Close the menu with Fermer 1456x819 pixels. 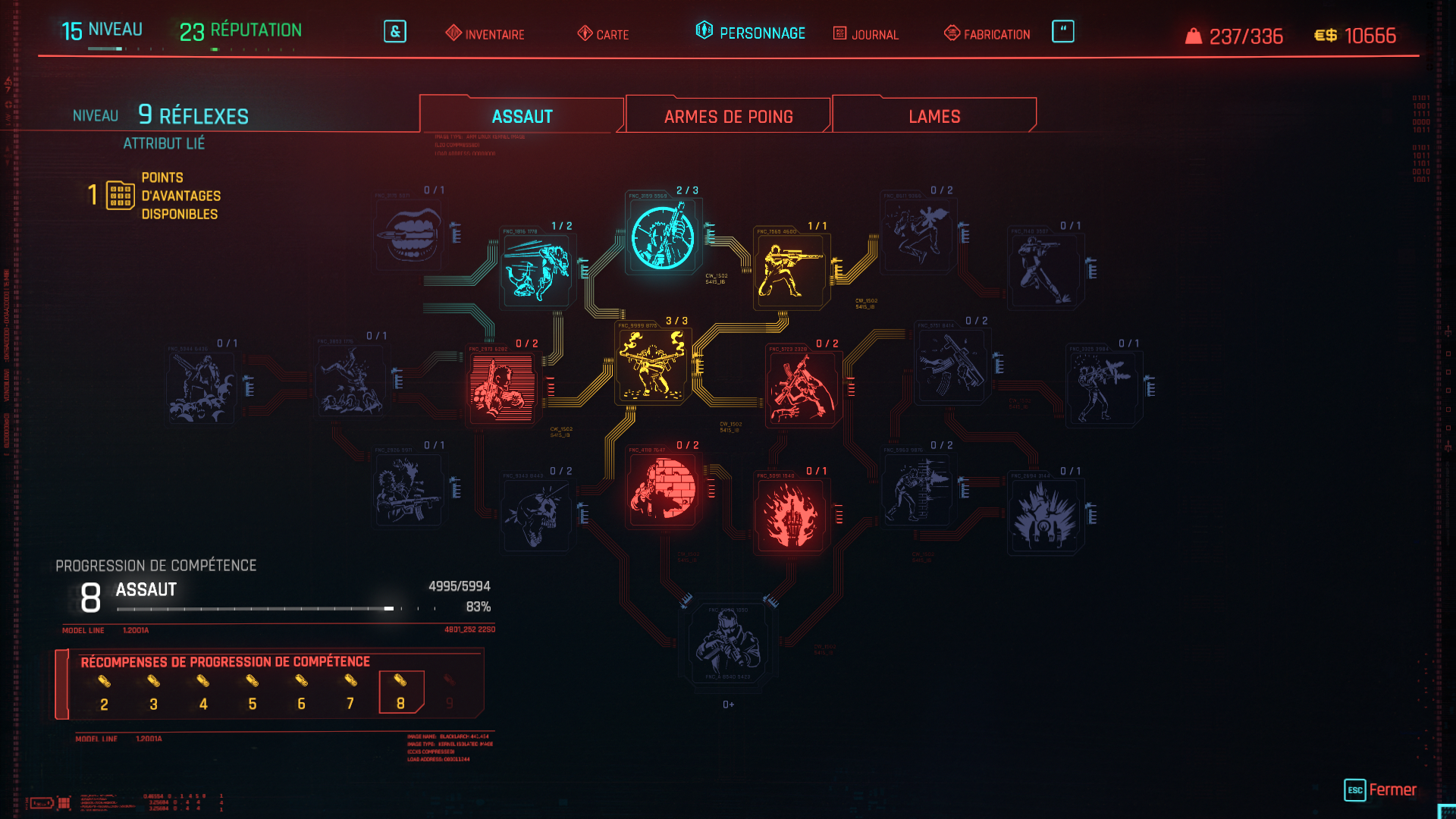click(x=1380, y=789)
